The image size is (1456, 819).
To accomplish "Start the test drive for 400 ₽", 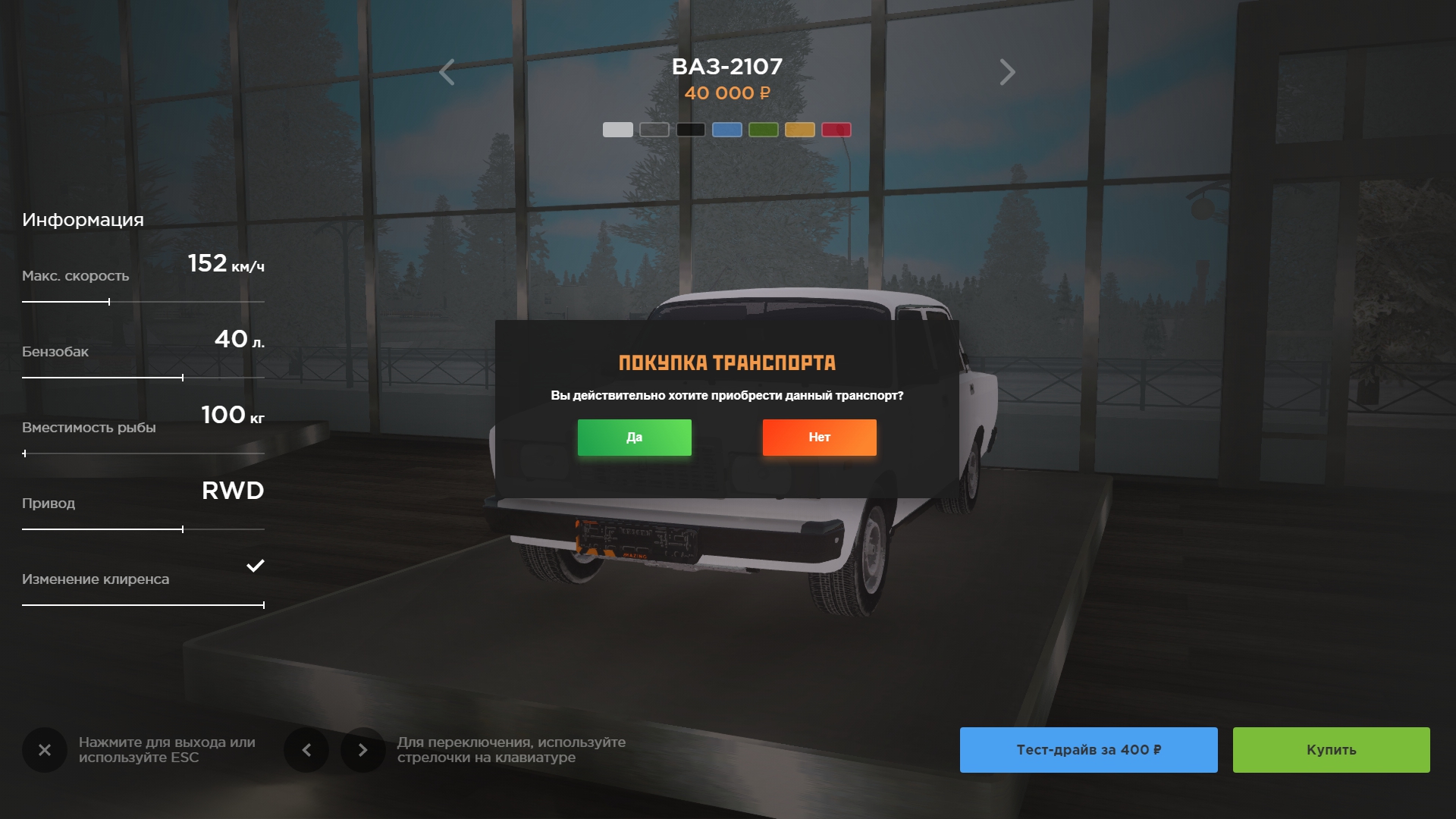I will tap(1088, 750).
